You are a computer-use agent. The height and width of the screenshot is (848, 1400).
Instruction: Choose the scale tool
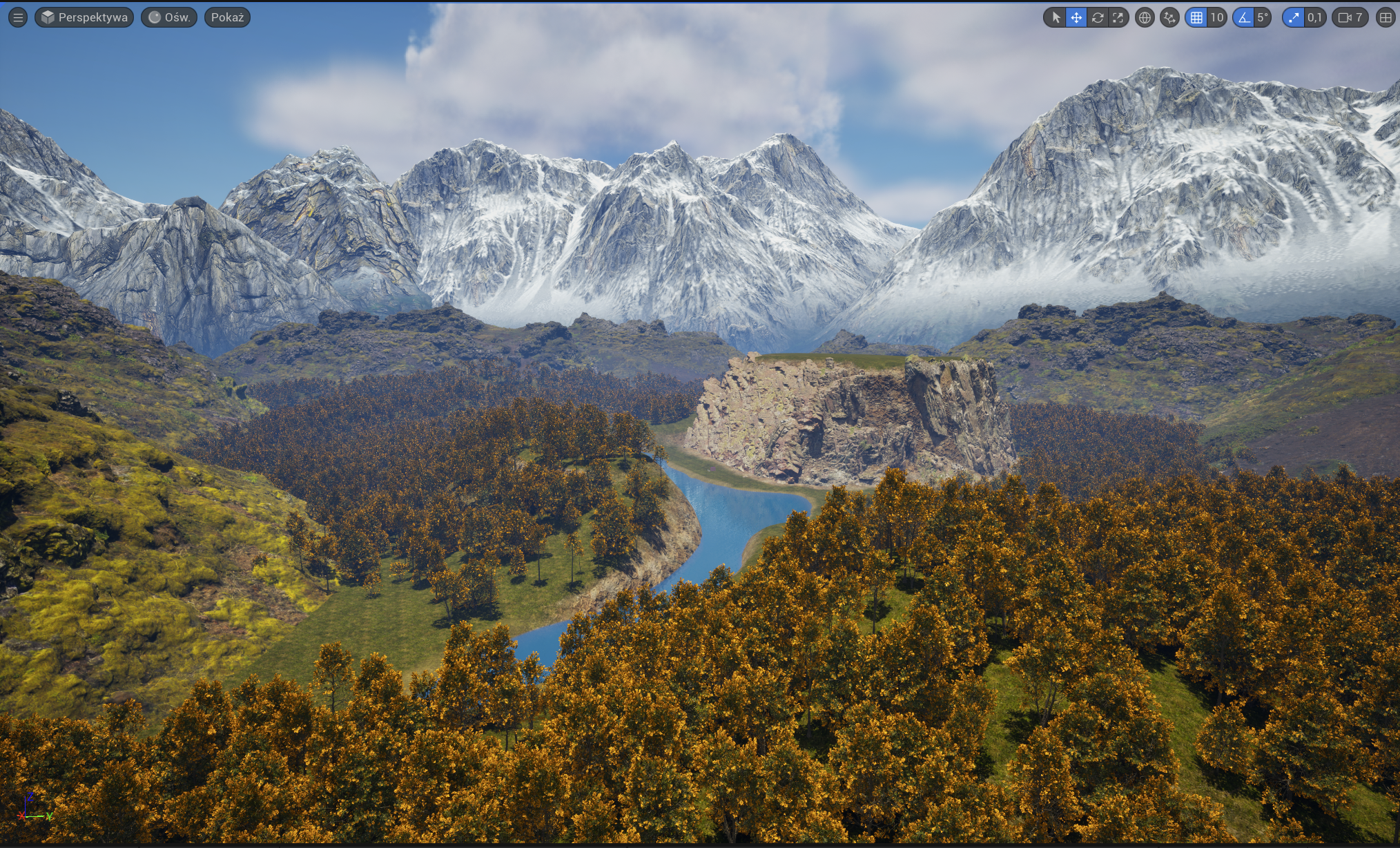point(1118,17)
